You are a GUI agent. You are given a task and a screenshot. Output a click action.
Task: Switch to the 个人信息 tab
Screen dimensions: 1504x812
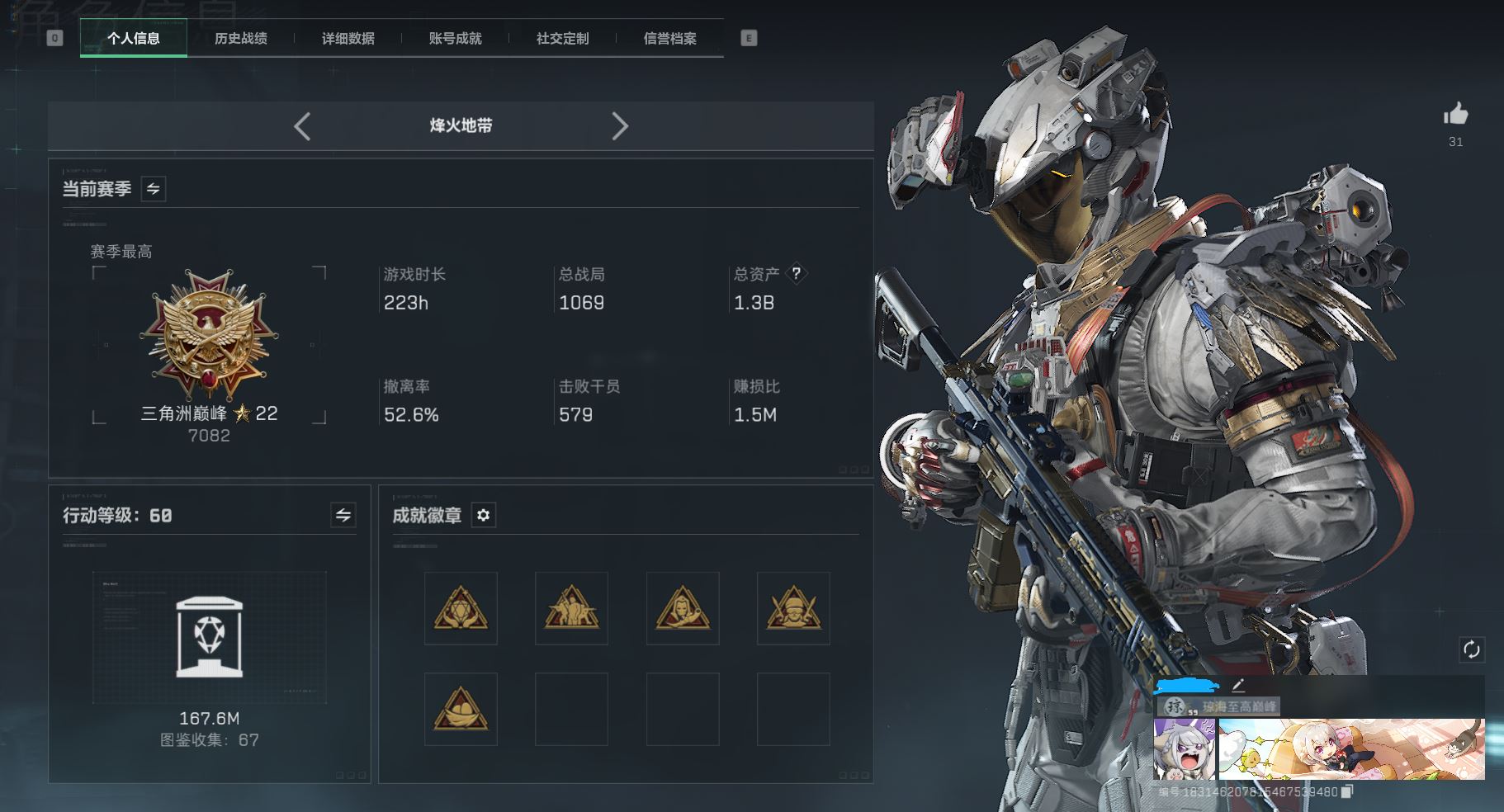(134, 39)
